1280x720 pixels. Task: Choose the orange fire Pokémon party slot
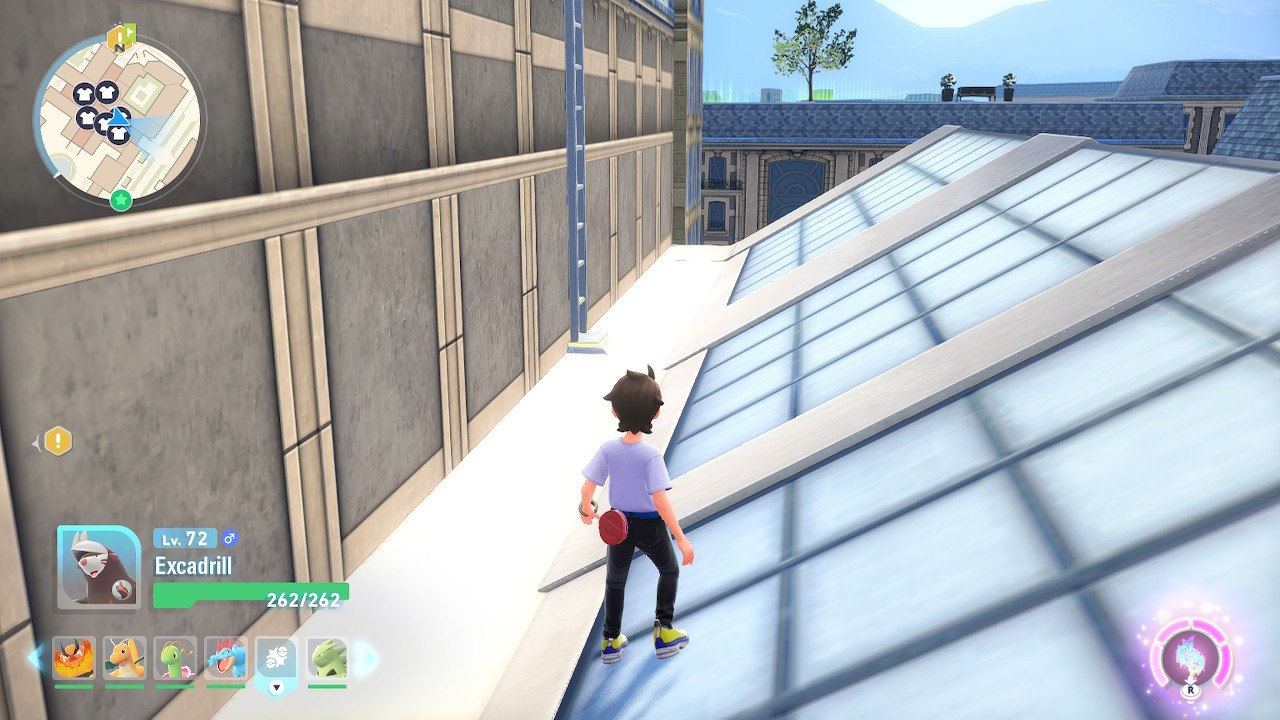(x=73, y=658)
